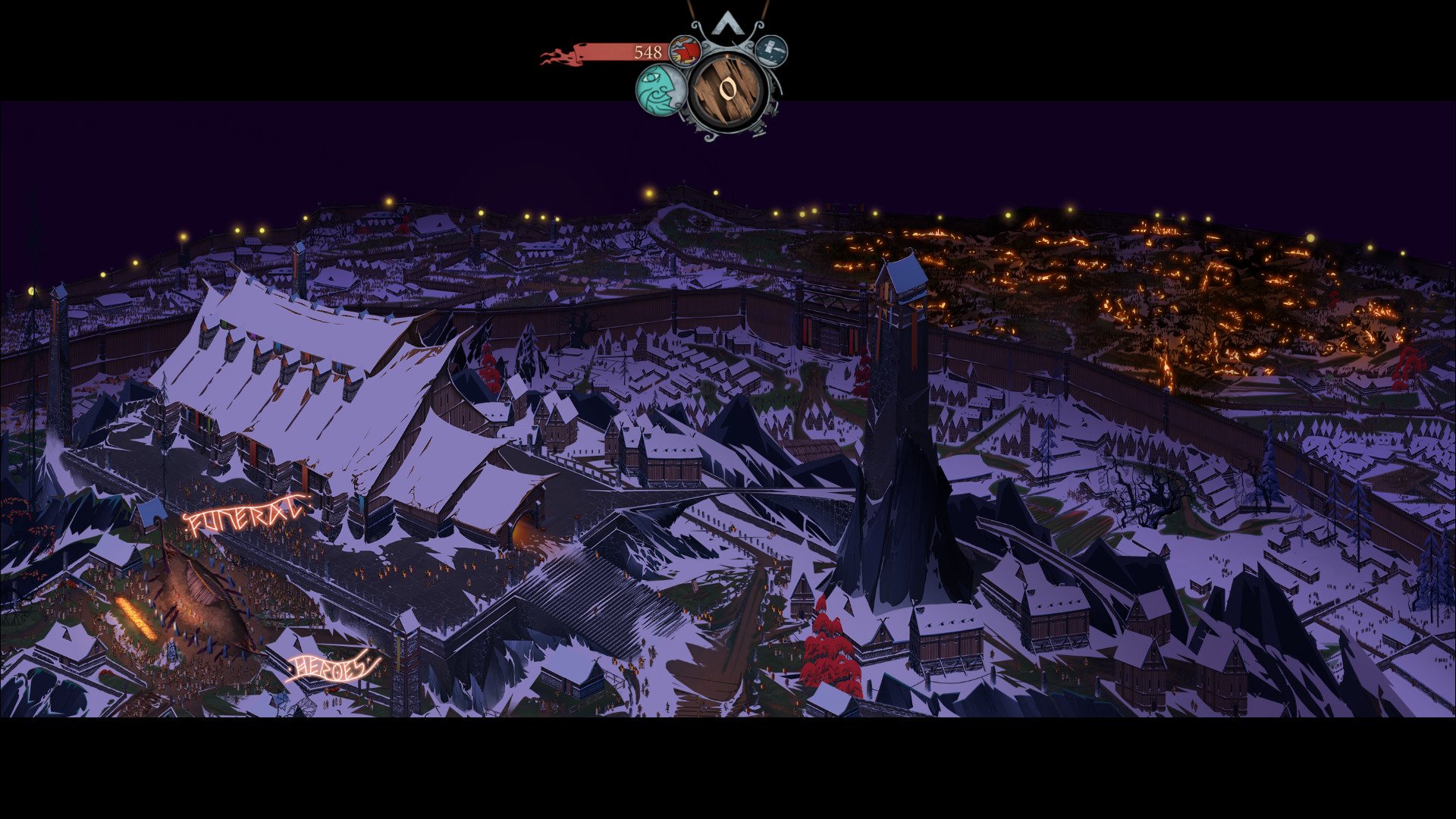
Task: Click the number 548 on supplies ribbon
Action: coord(648,52)
